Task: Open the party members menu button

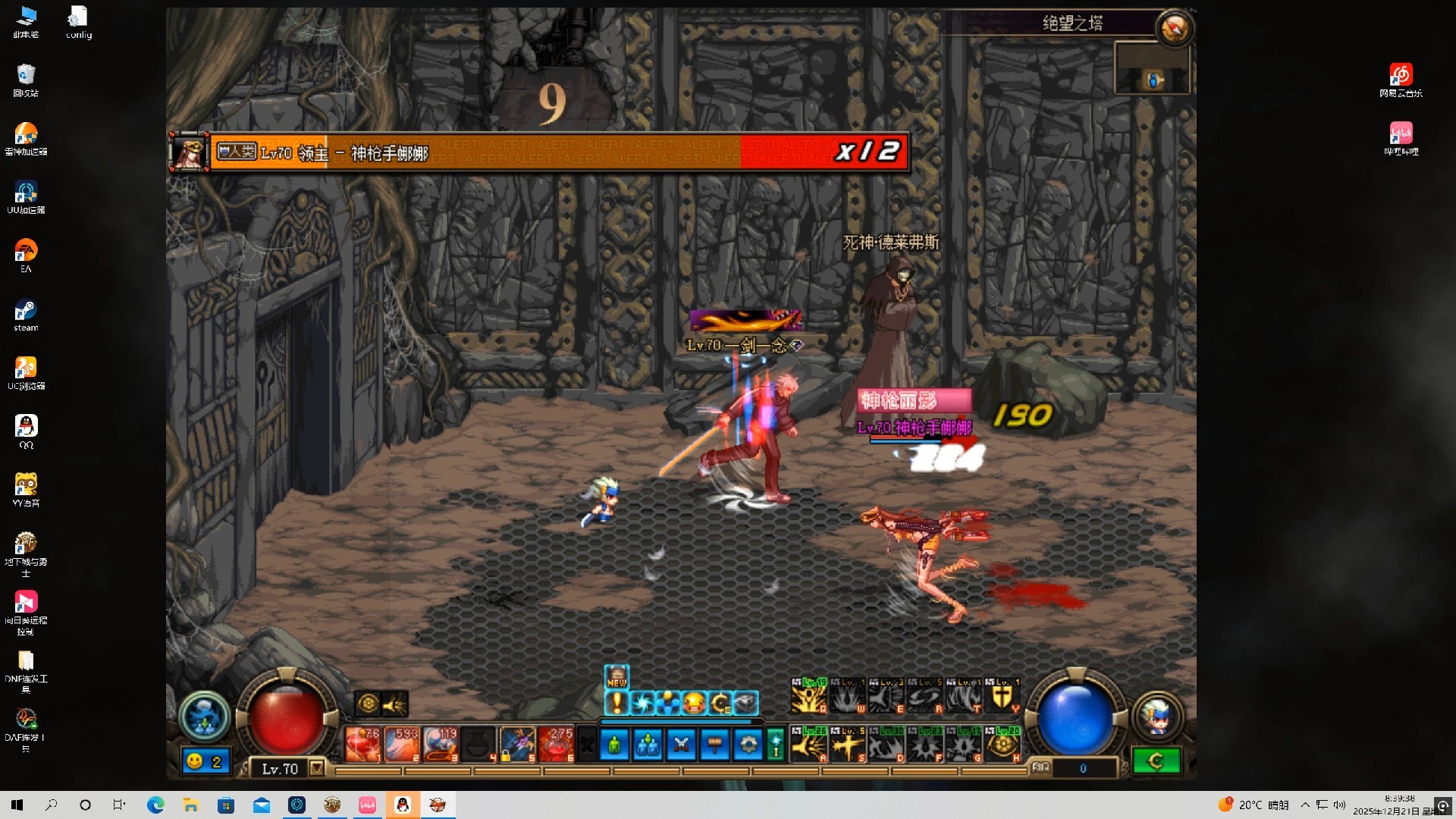Action: click(648, 745)
